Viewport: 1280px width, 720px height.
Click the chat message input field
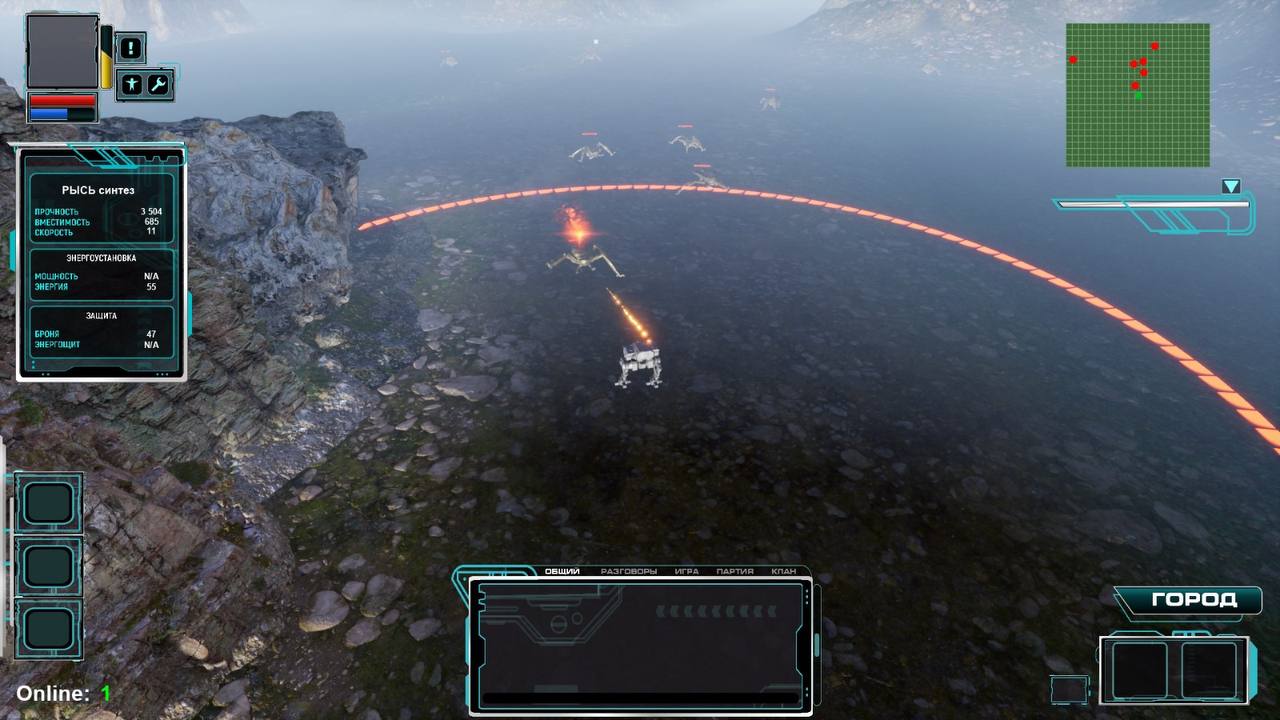(640, 698)
